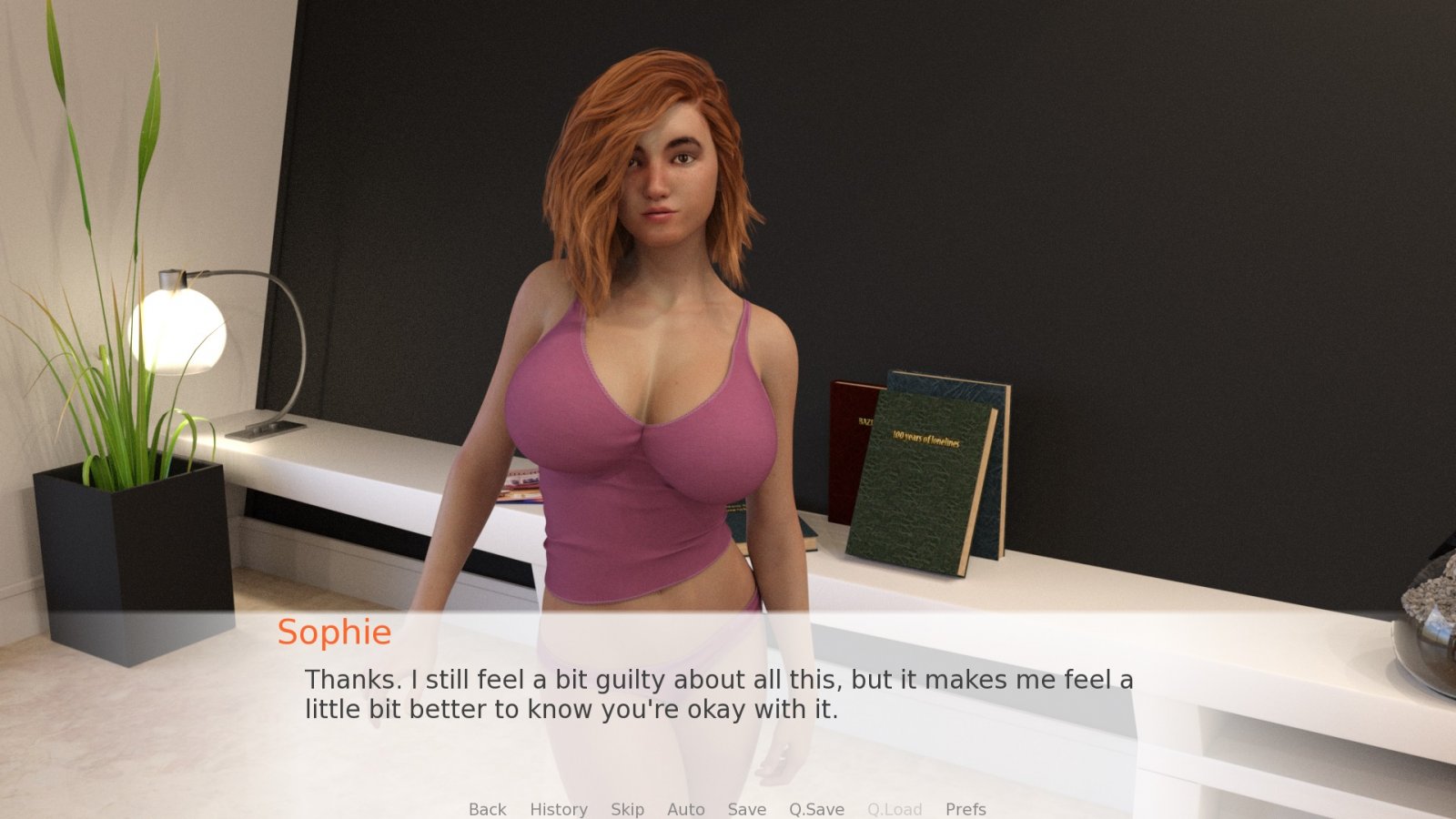Viewport: 1456px width, 819px height.
Task: Open preferences via the Prefs option
Action: [x=966, y=809]
